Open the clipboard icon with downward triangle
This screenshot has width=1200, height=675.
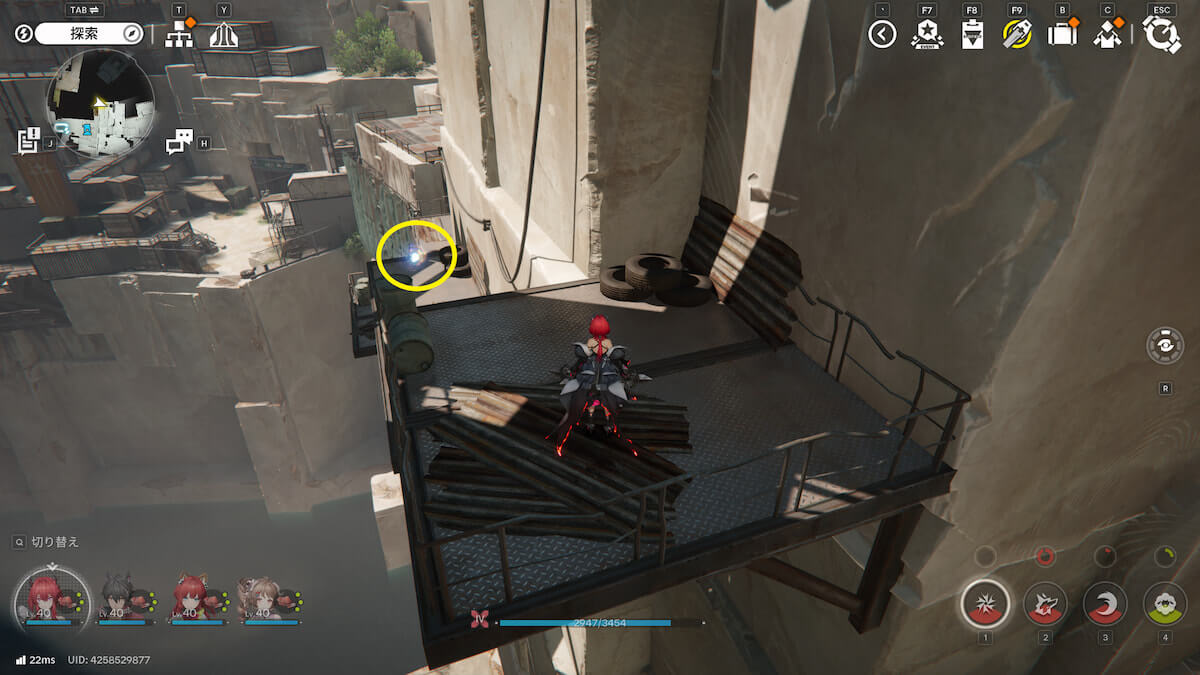pos(972,35)
